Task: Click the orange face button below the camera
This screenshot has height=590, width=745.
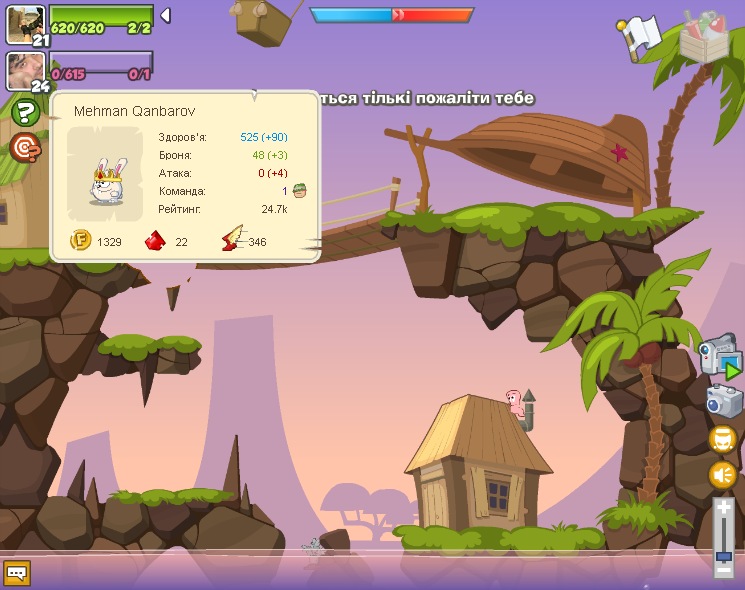Action: 723,439
